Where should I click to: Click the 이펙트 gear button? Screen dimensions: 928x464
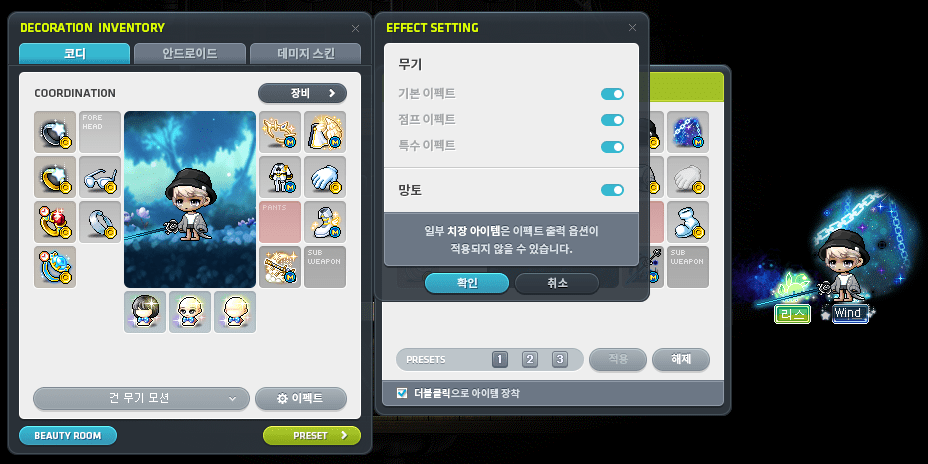tap(301, 398)
